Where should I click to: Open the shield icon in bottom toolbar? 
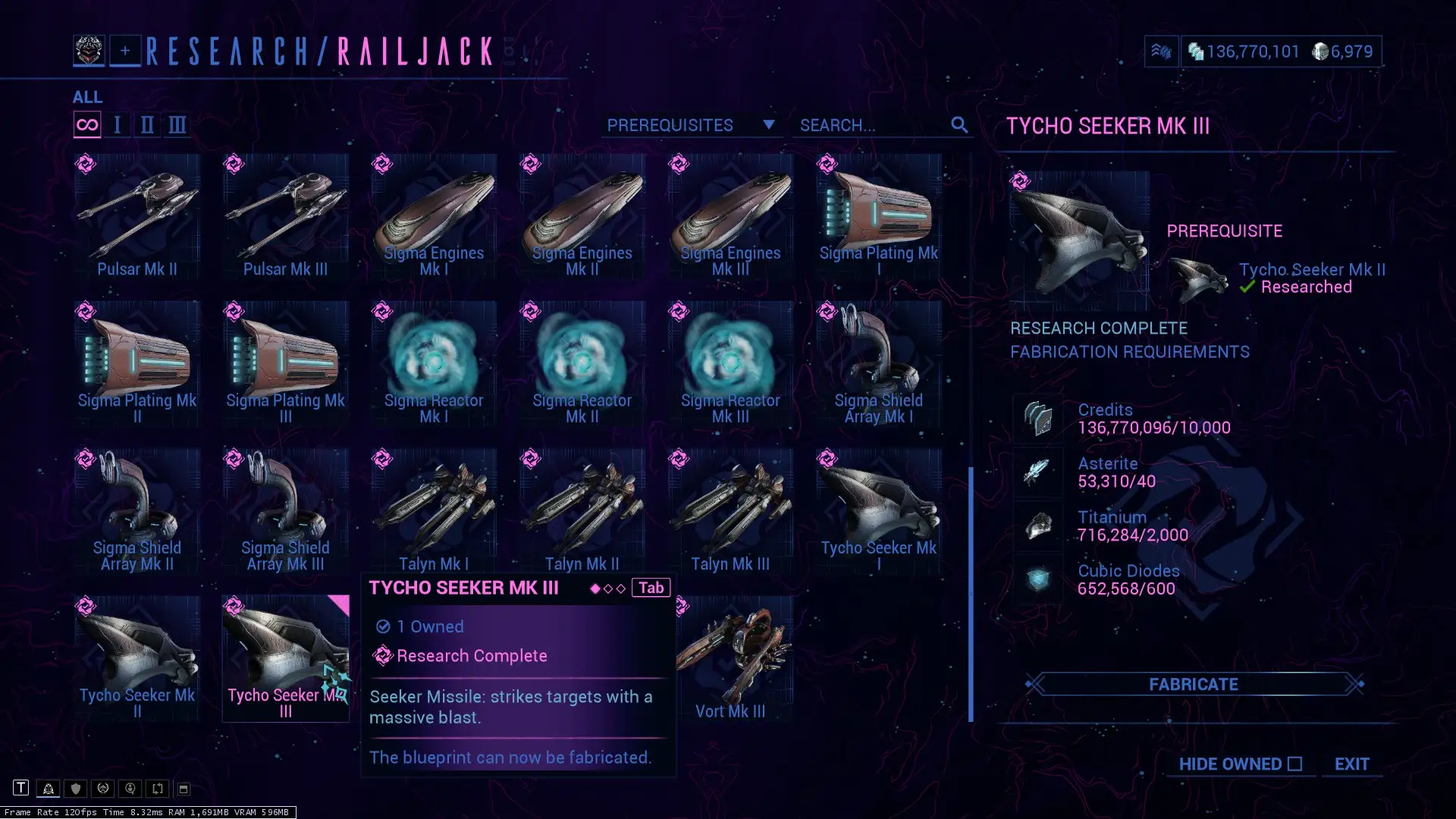click(75, 789)
